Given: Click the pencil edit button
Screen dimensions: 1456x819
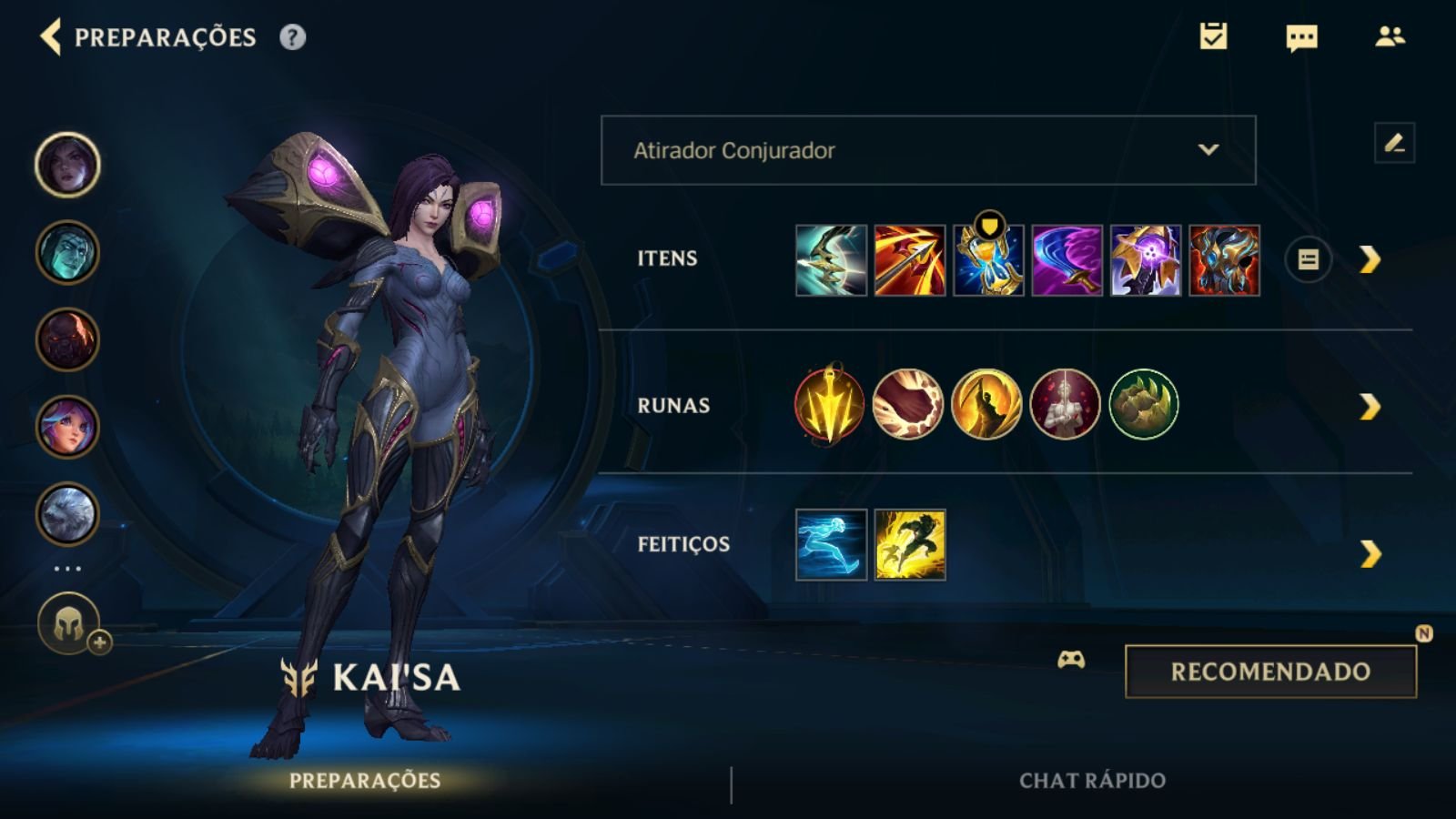Looking at the screenshot, I should (1394, 143).
